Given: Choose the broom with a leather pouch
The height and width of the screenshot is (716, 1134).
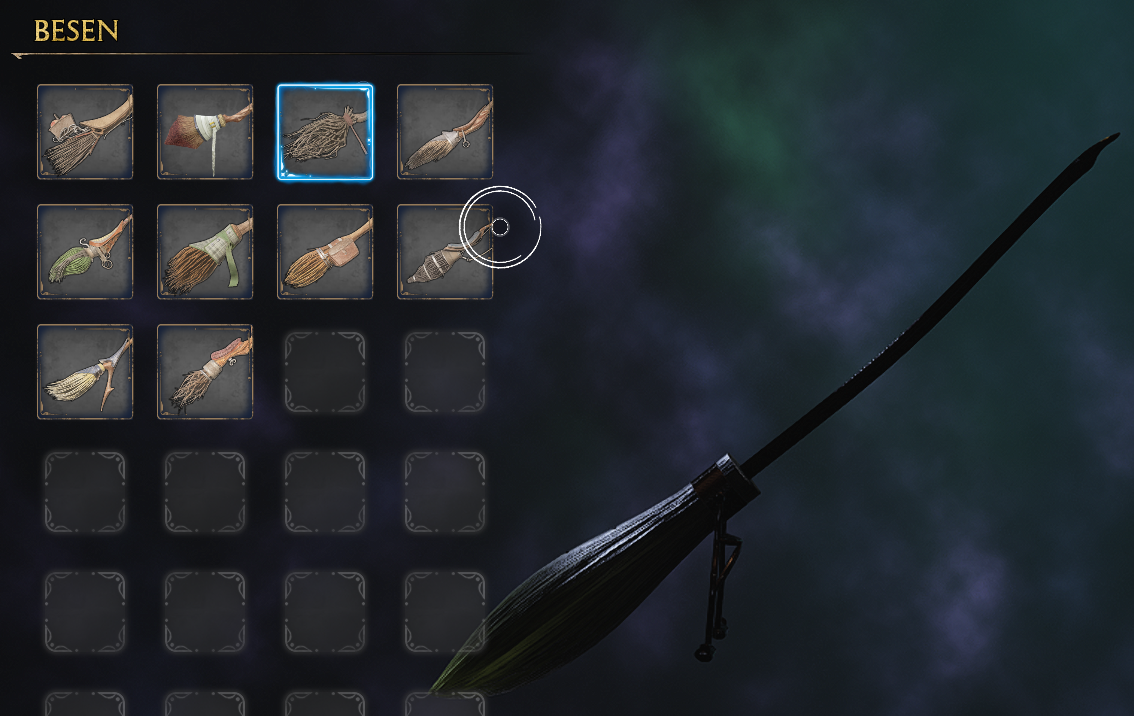Looking at the screenshot, I should [325, 252].
